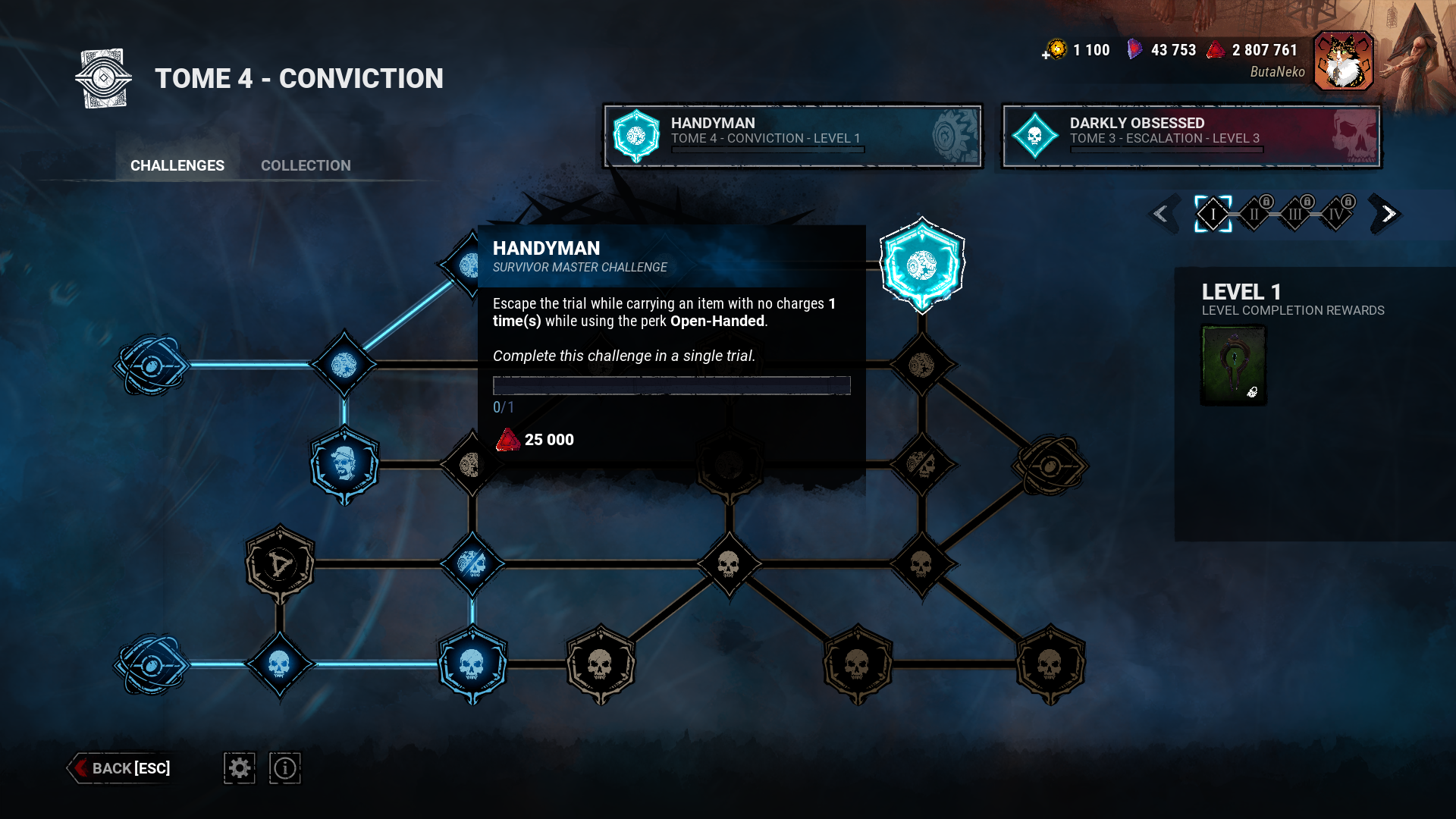
Task: Open the gear settings button
Action: point(240,768)
